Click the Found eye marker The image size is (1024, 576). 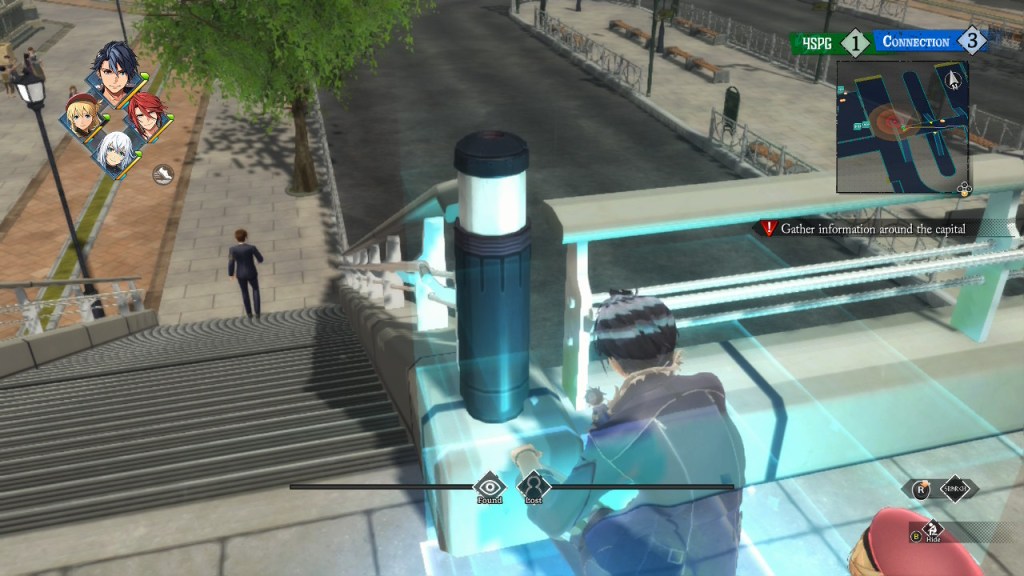coord(489,486)
